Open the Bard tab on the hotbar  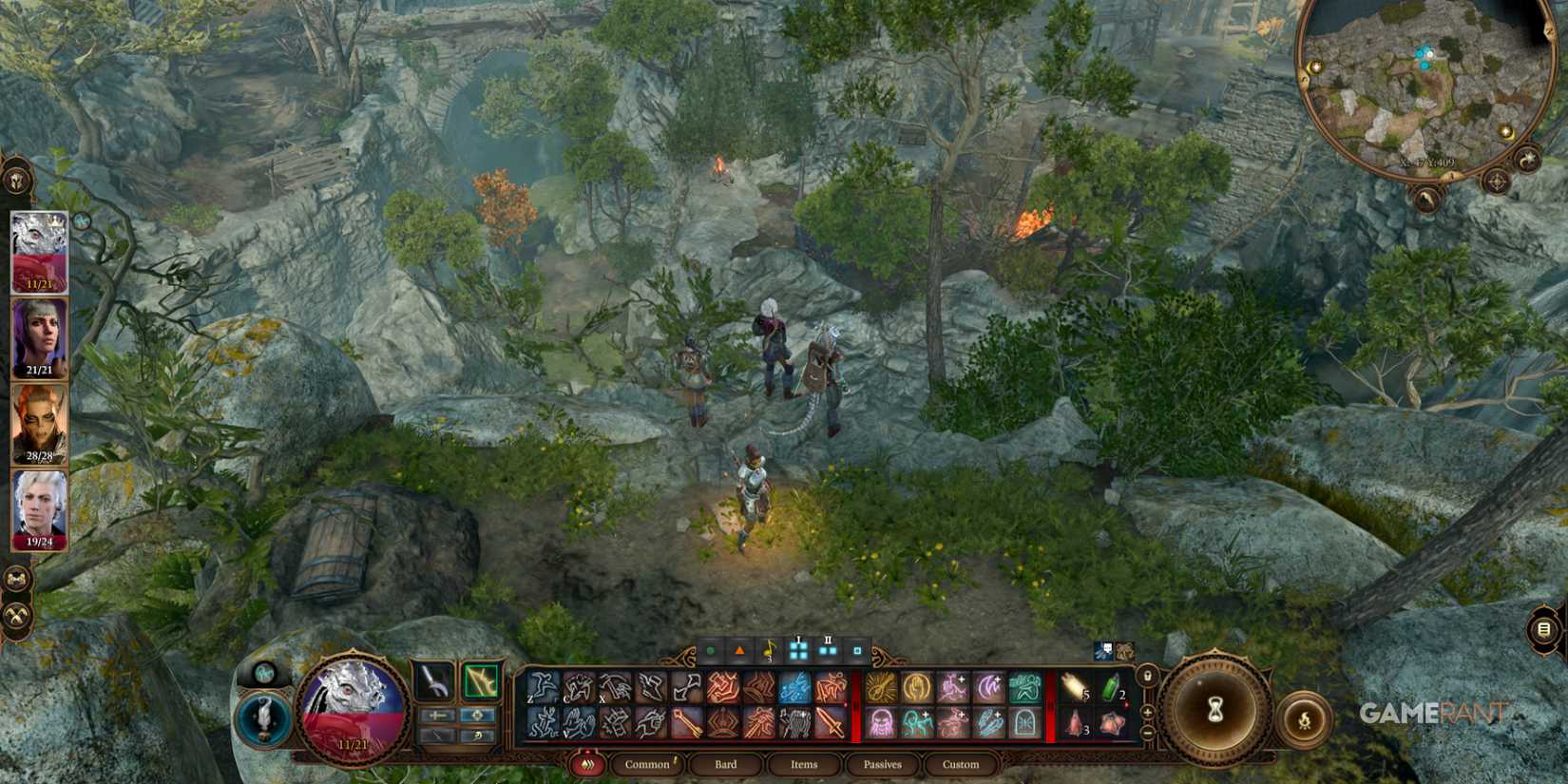point(726,764)
